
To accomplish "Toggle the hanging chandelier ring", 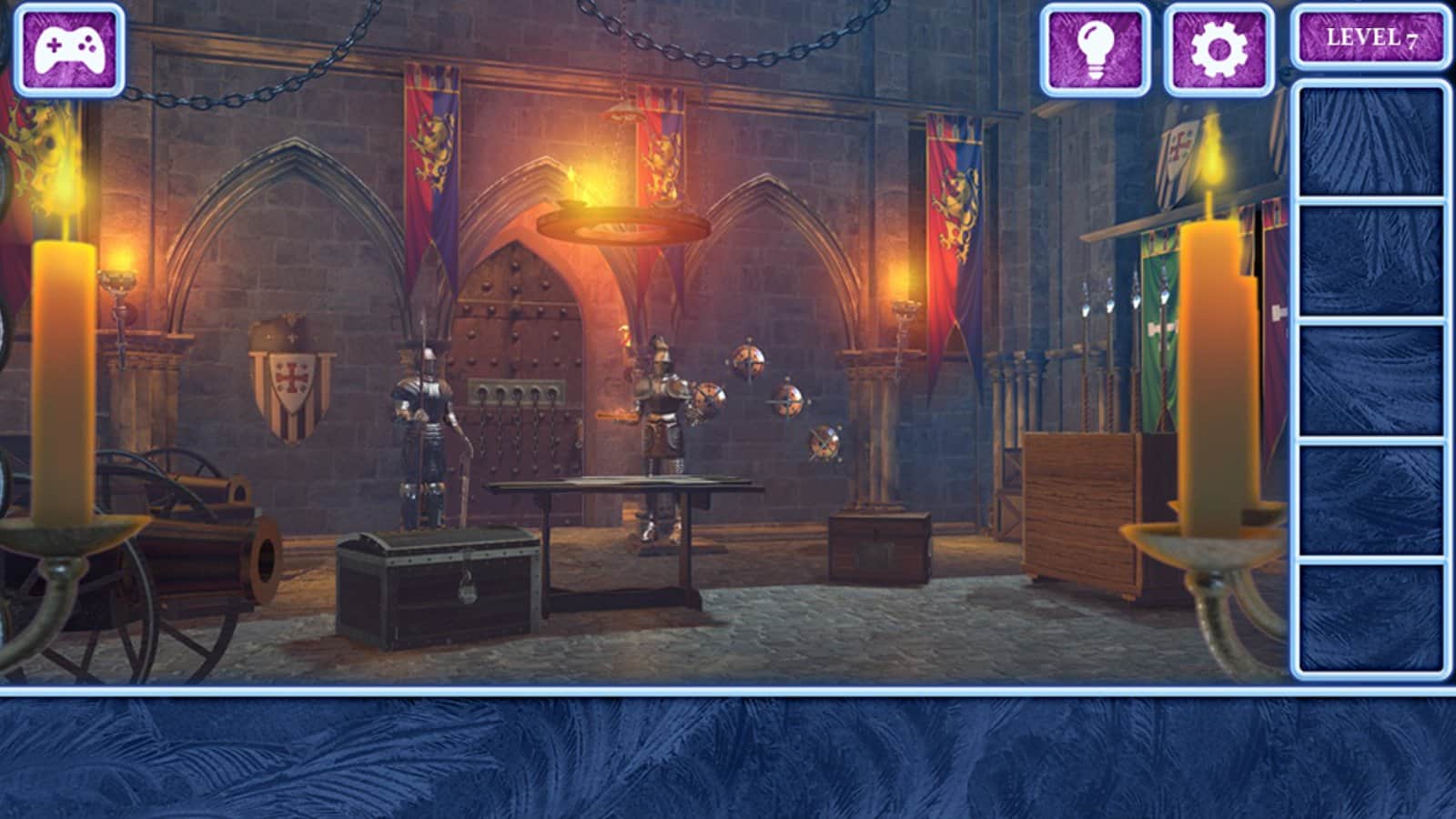I will [x=623, y=223].
